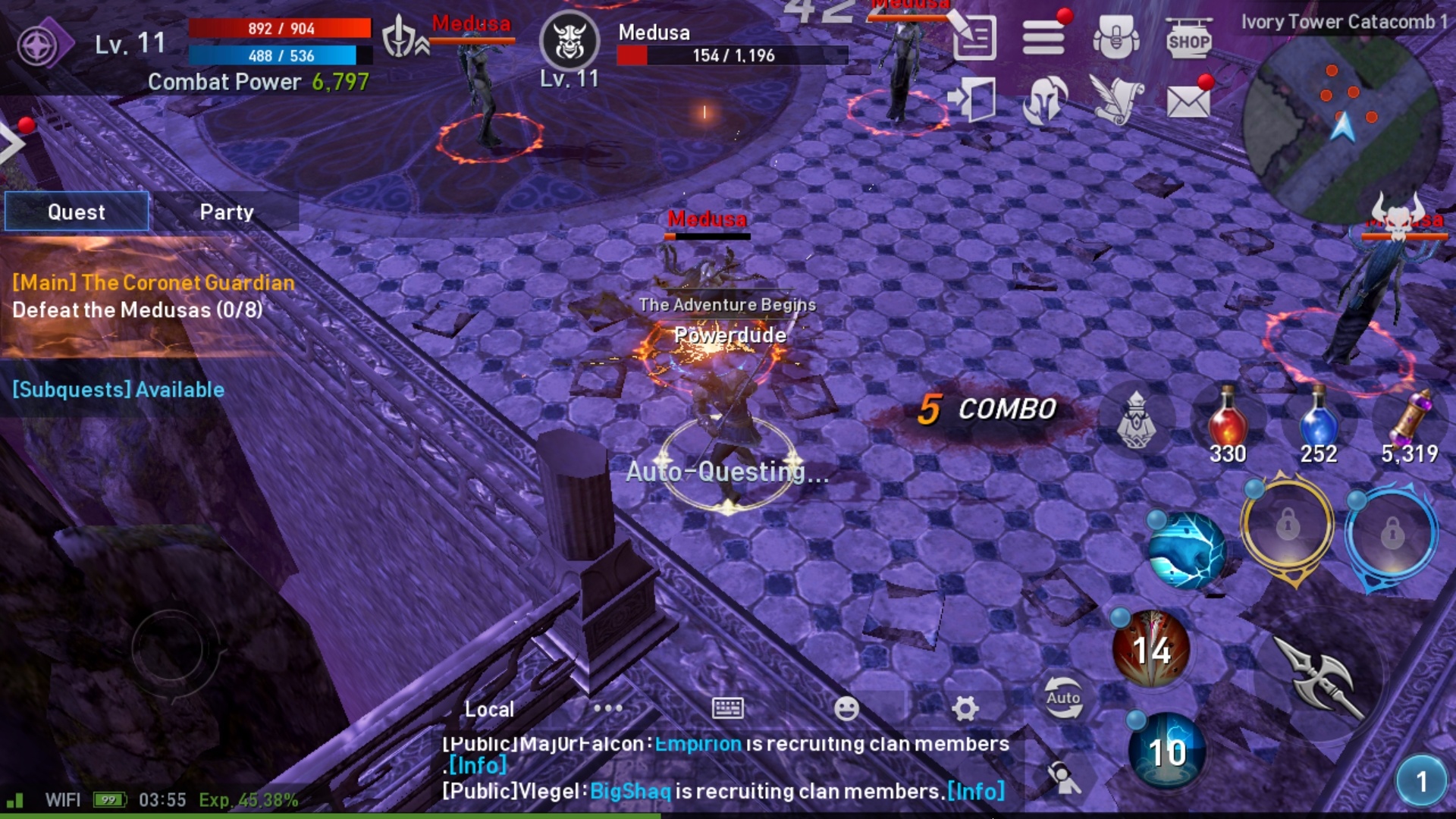1456x819 pixels.
Task: Expand chat options via three dots
Action: click(606, 707)
